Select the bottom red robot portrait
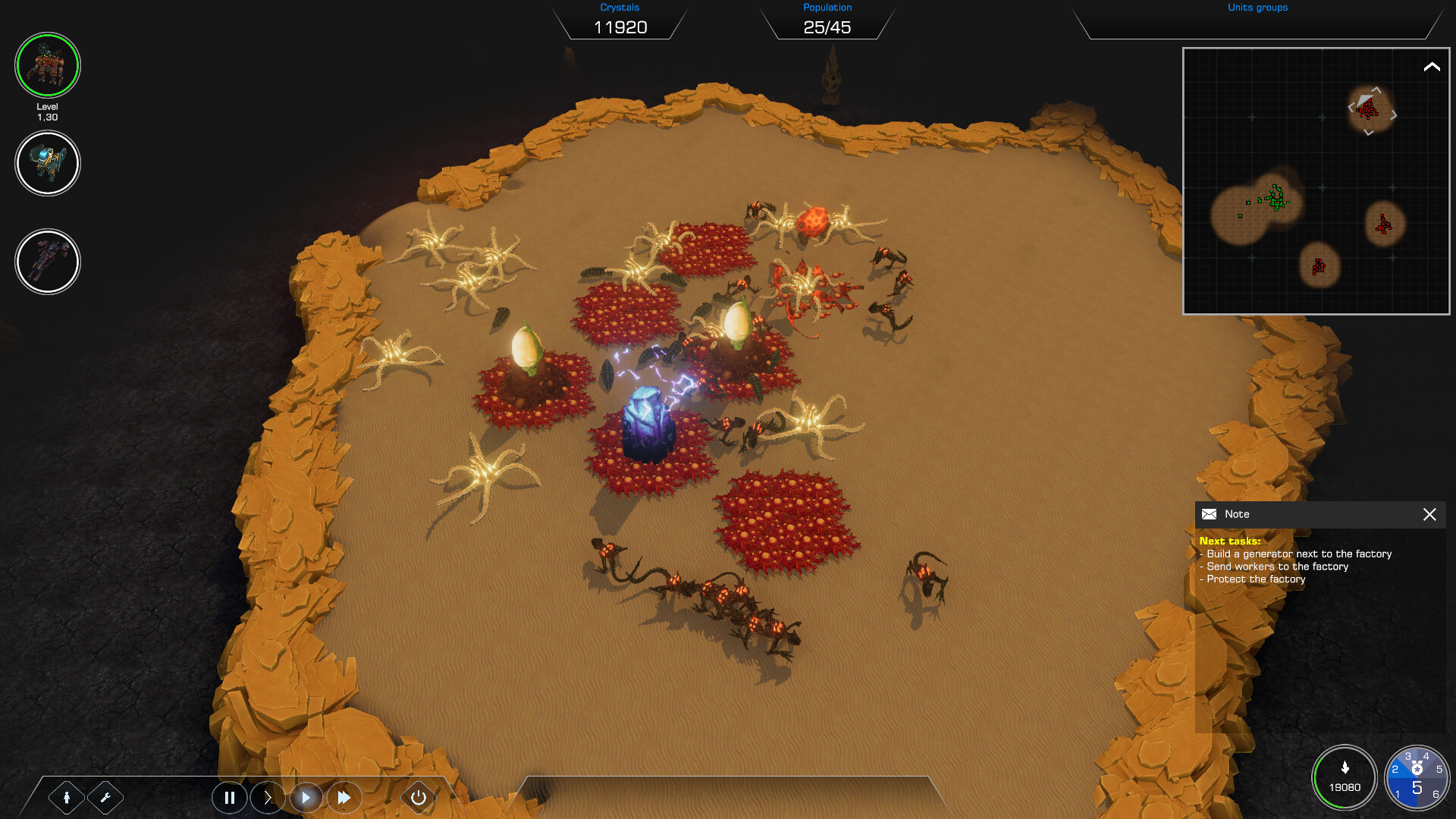The image size is (1456, 819). coord(47,262)
